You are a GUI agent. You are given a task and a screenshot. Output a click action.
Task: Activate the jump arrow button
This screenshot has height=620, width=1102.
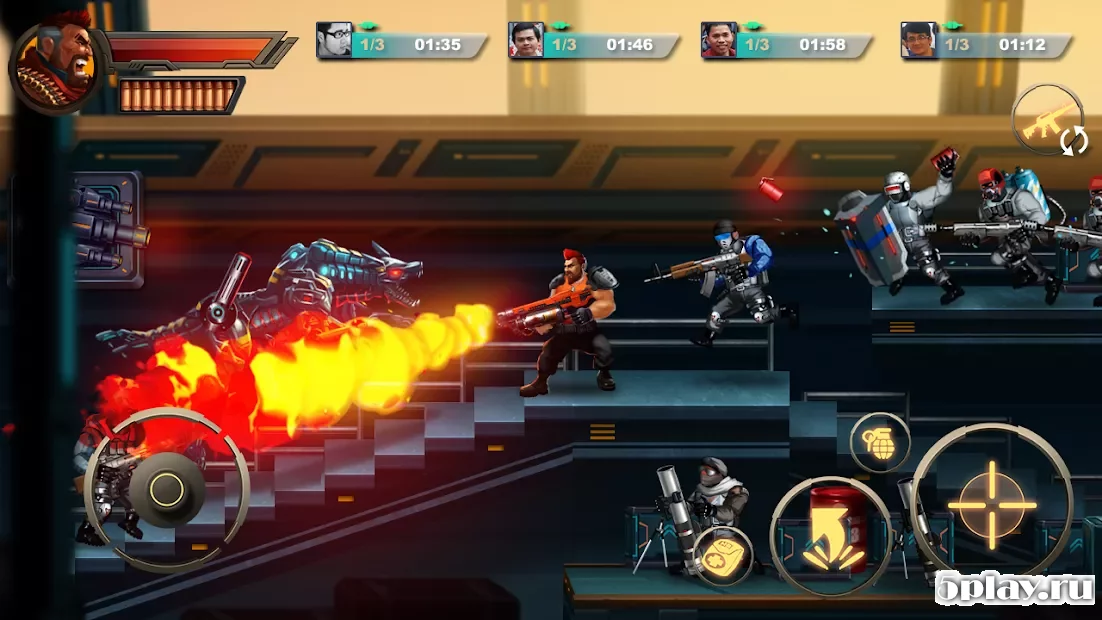tap(830, 536)
